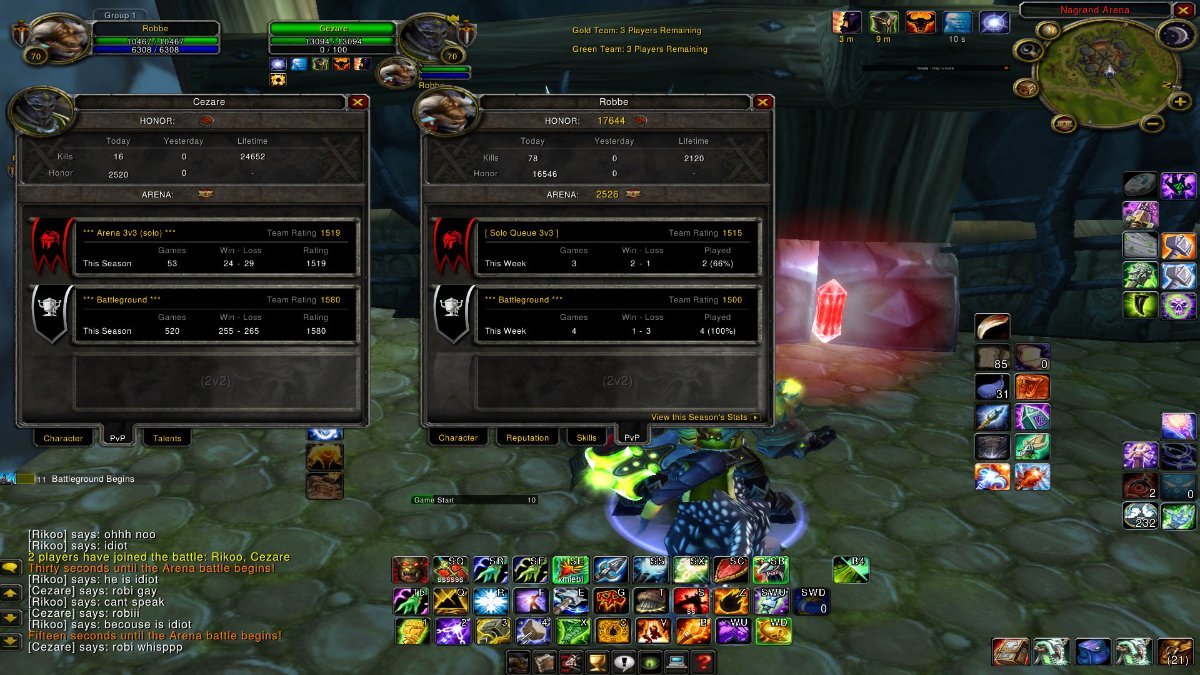Image resolution: width=1200 pixels, height=675 pixels.
Task: Zoom in the minimap with plus button
Action: [1181, 102]
